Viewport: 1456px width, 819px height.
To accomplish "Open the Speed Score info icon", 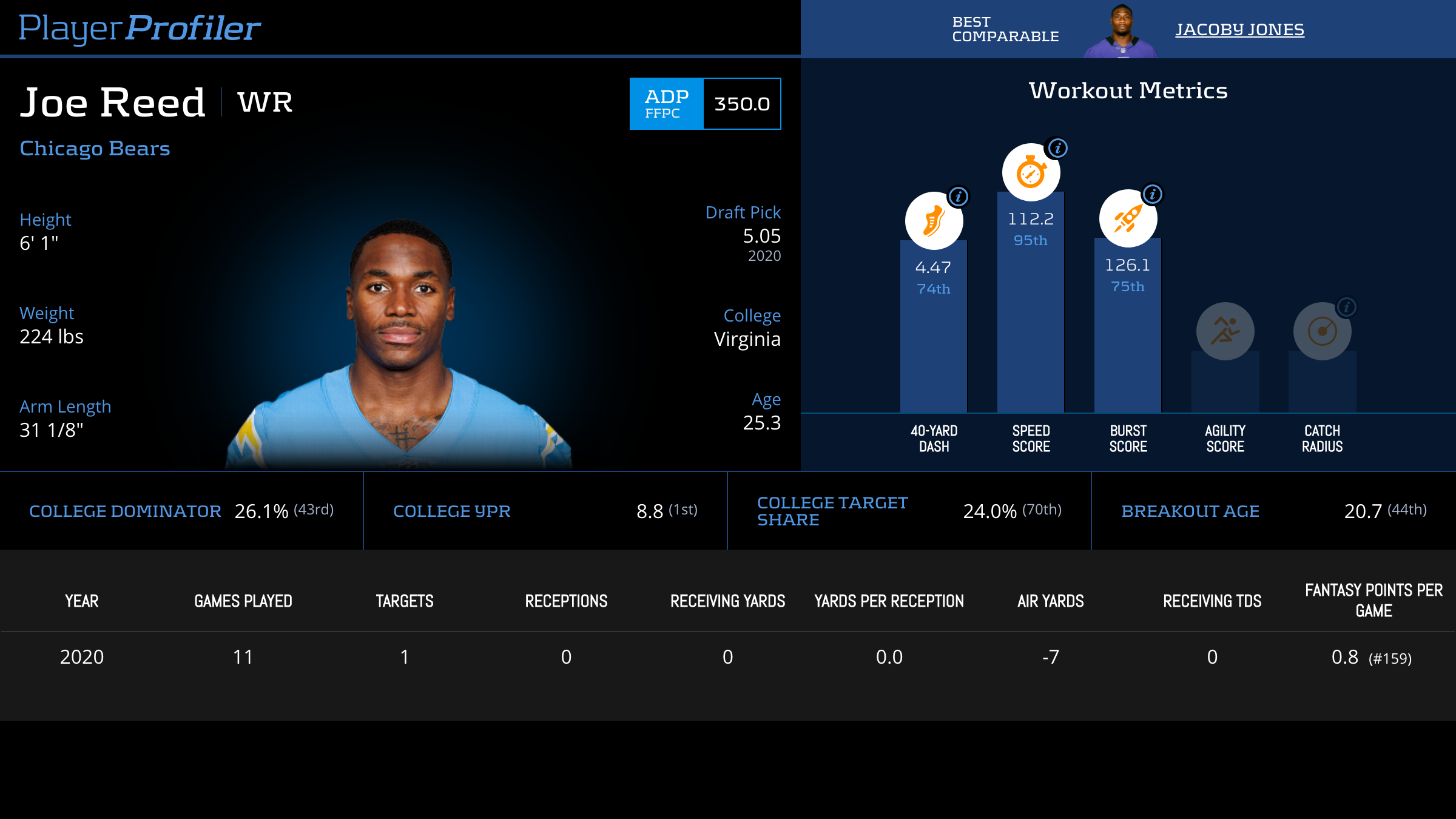I will coord(1057,148).
